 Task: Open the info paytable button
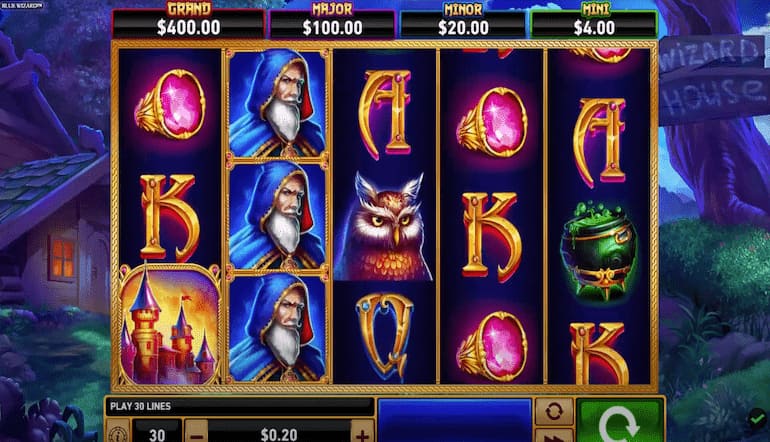[117, 434]
